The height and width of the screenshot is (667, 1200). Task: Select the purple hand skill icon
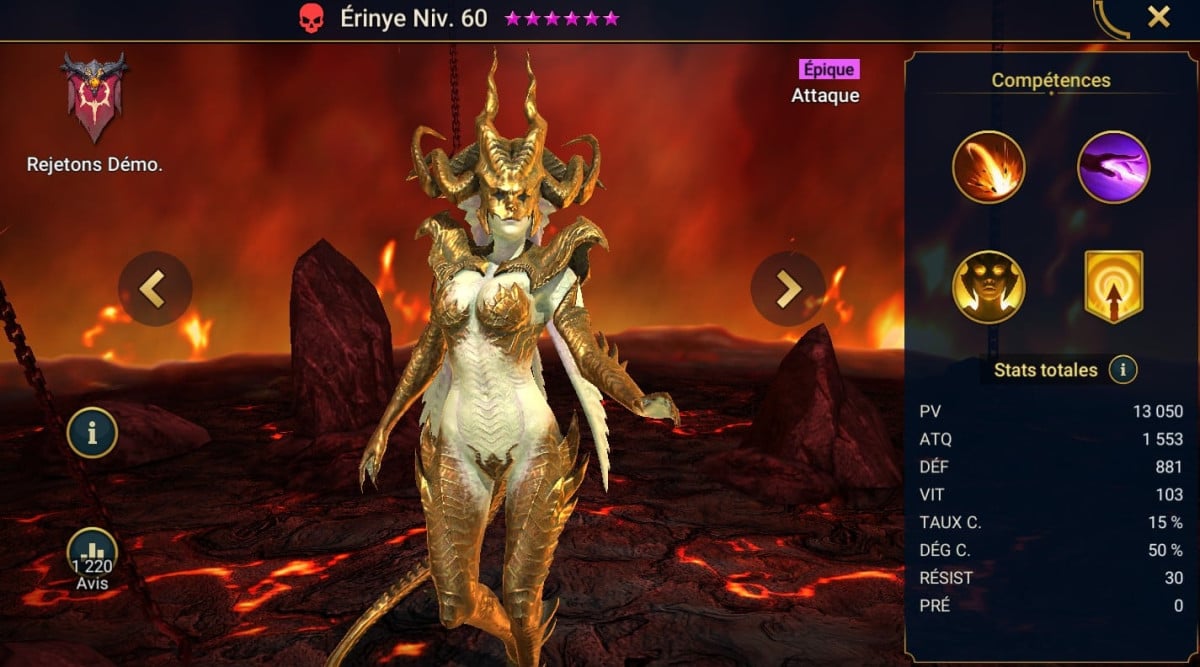click(x=1113, y=167)
